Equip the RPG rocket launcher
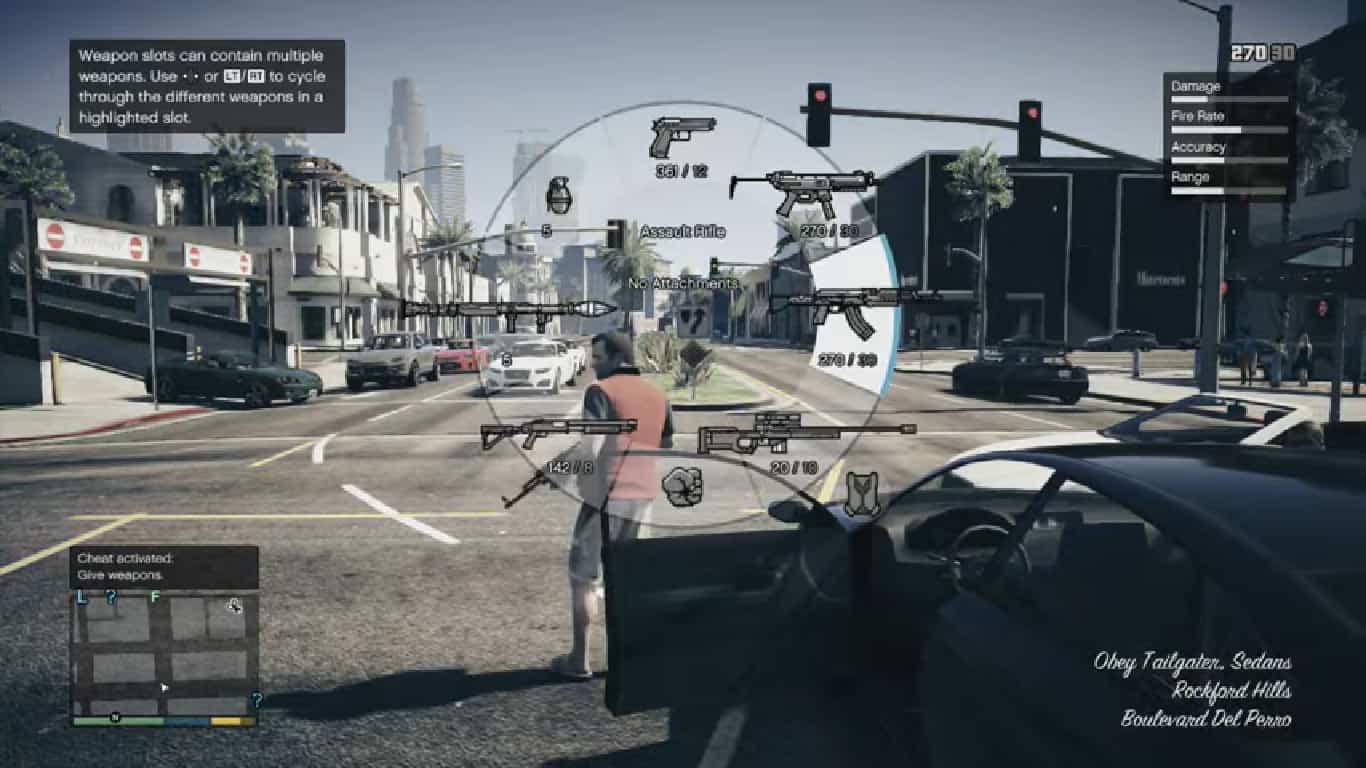Image resolution: width=1366 pixels, height=768 pixels. tap(510, 309)
